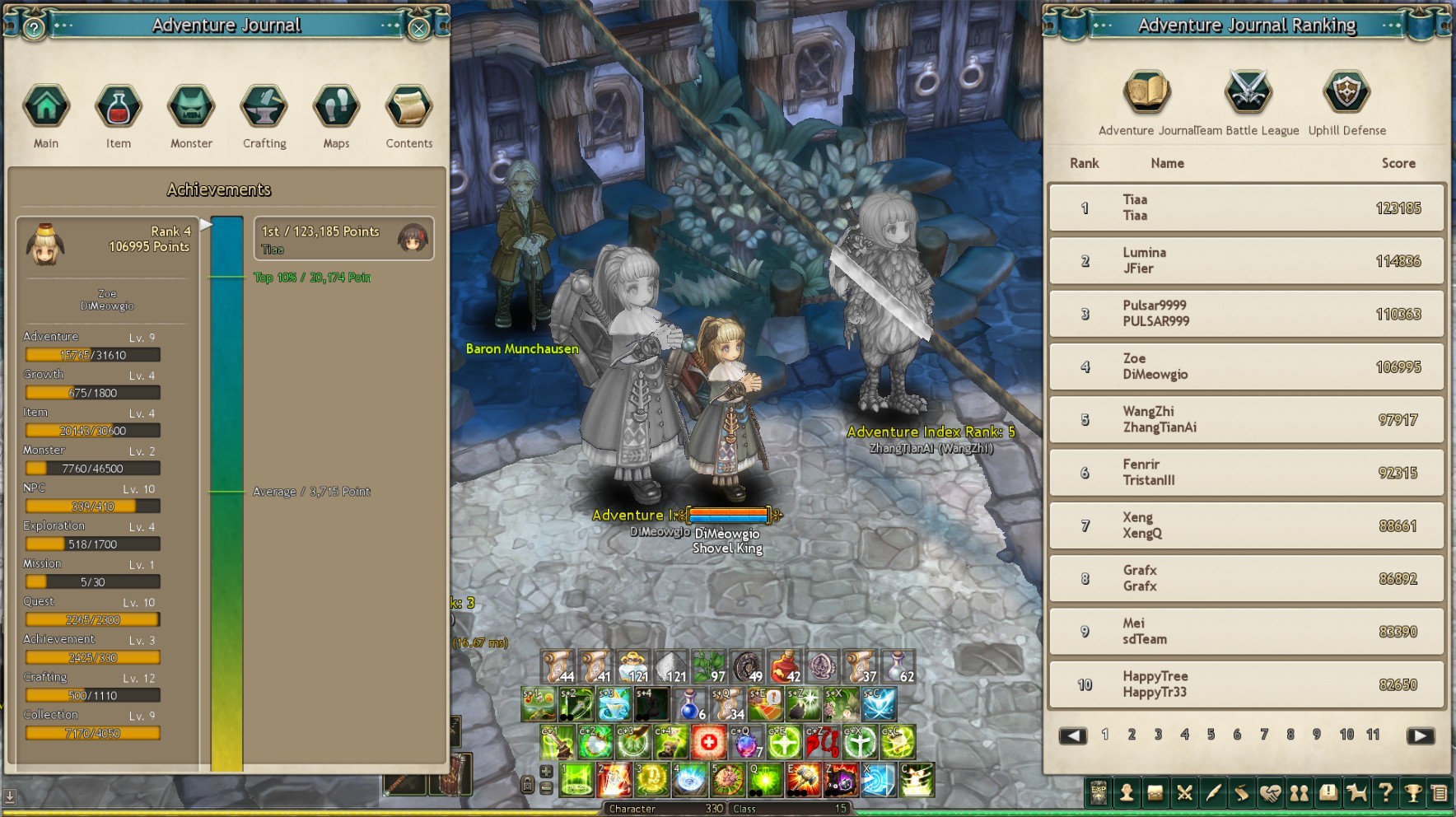
Task: Choose the Zoe DiMeowgio ranking row
Action: coord(1246,366)
